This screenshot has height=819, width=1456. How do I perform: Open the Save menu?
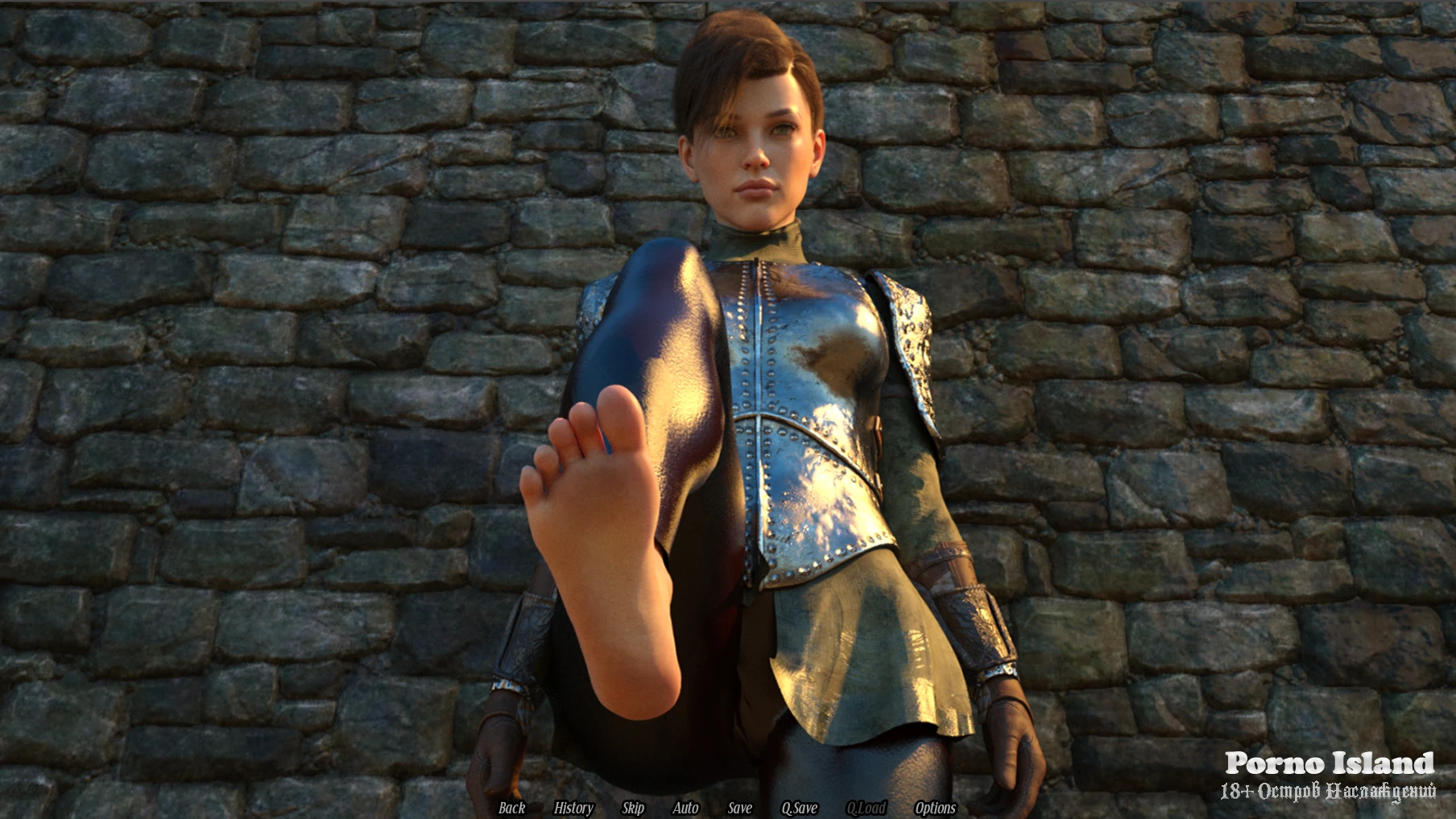[739, 808]
